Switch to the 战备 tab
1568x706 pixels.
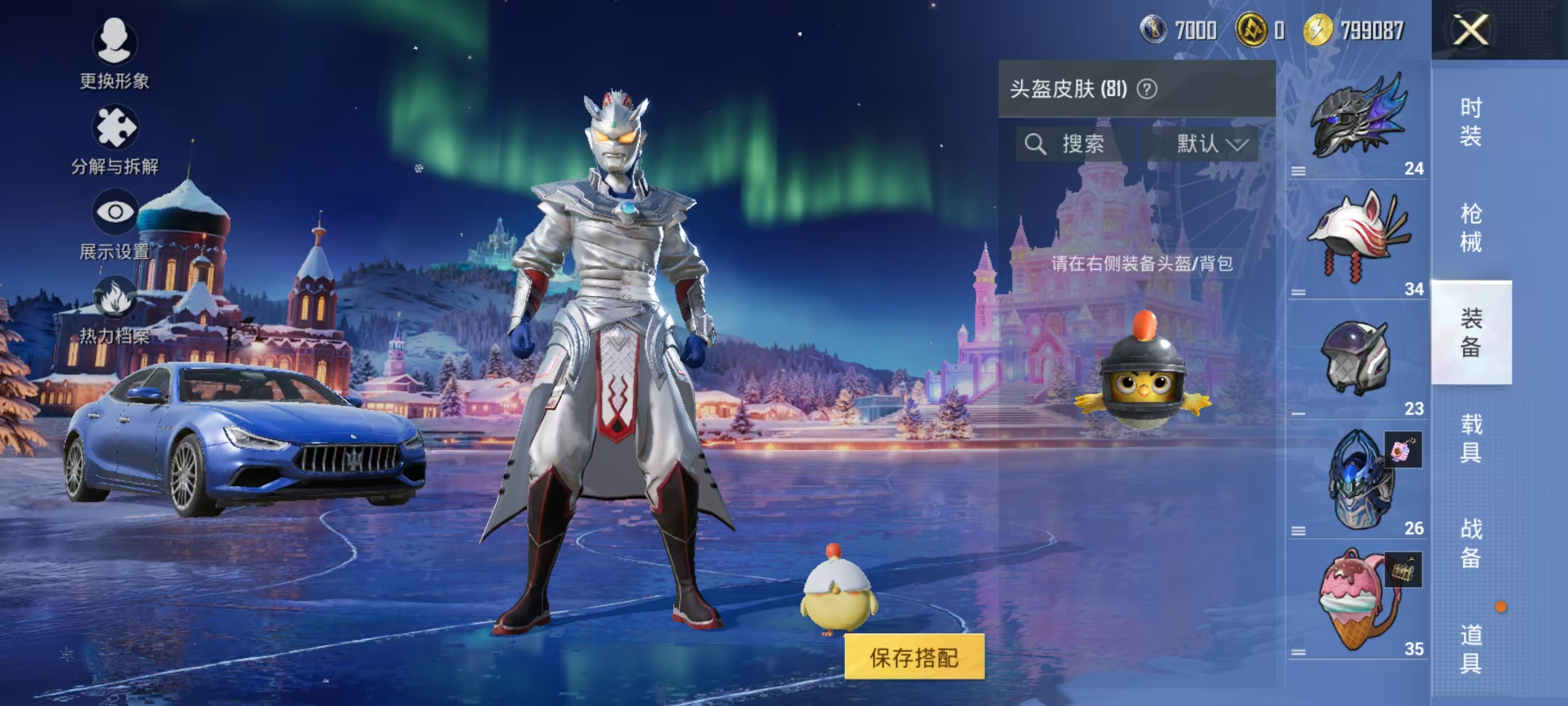1471,544
